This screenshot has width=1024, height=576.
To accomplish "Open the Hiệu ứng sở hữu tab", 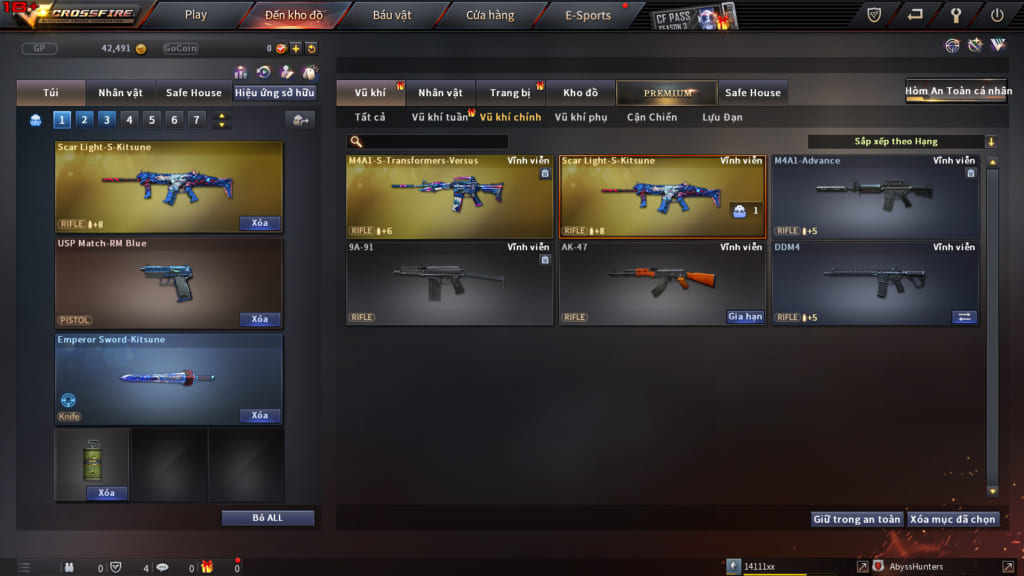I will point(275,93).
